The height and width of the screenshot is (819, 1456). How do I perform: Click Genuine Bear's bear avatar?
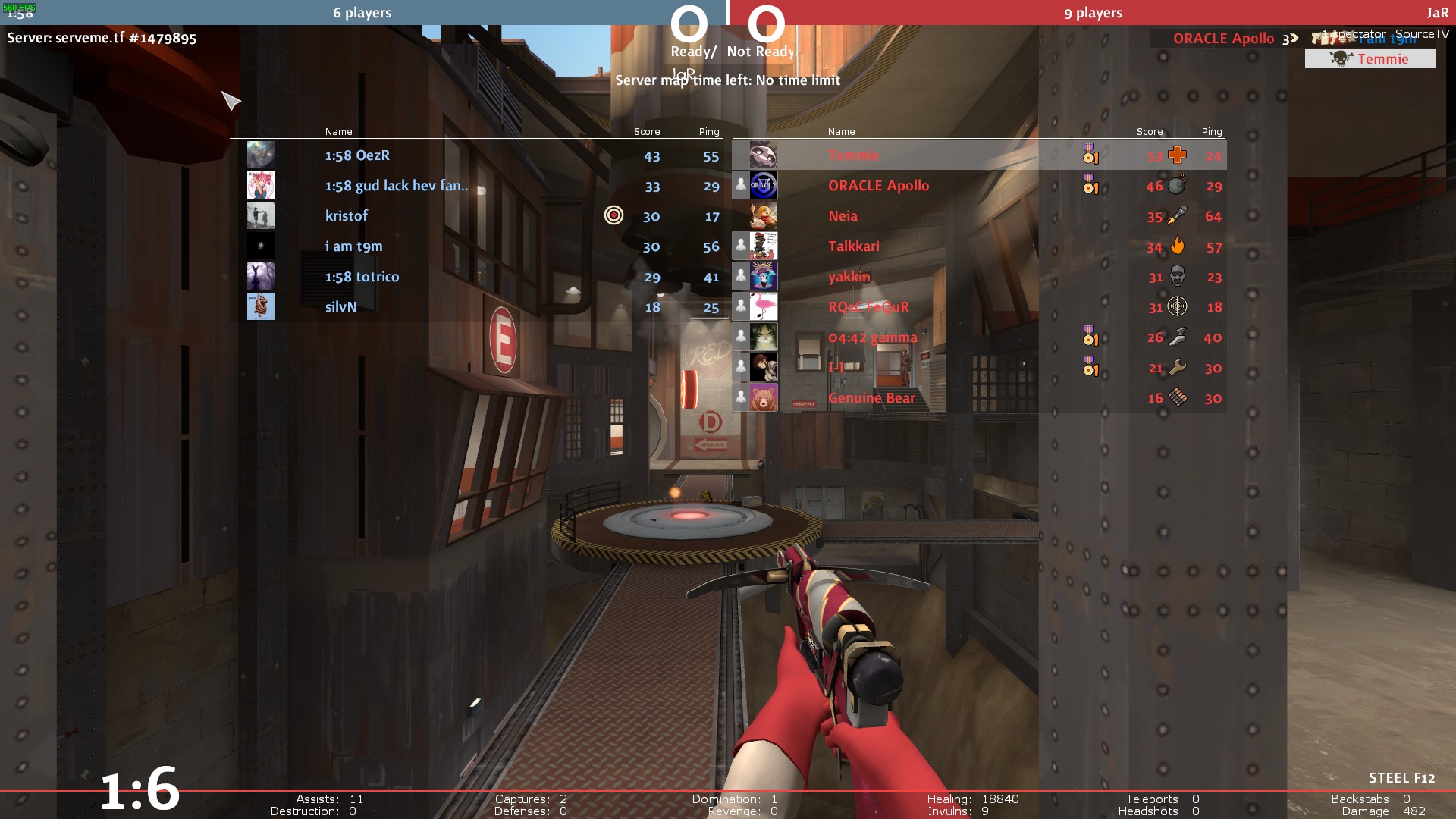pos(763,397)
